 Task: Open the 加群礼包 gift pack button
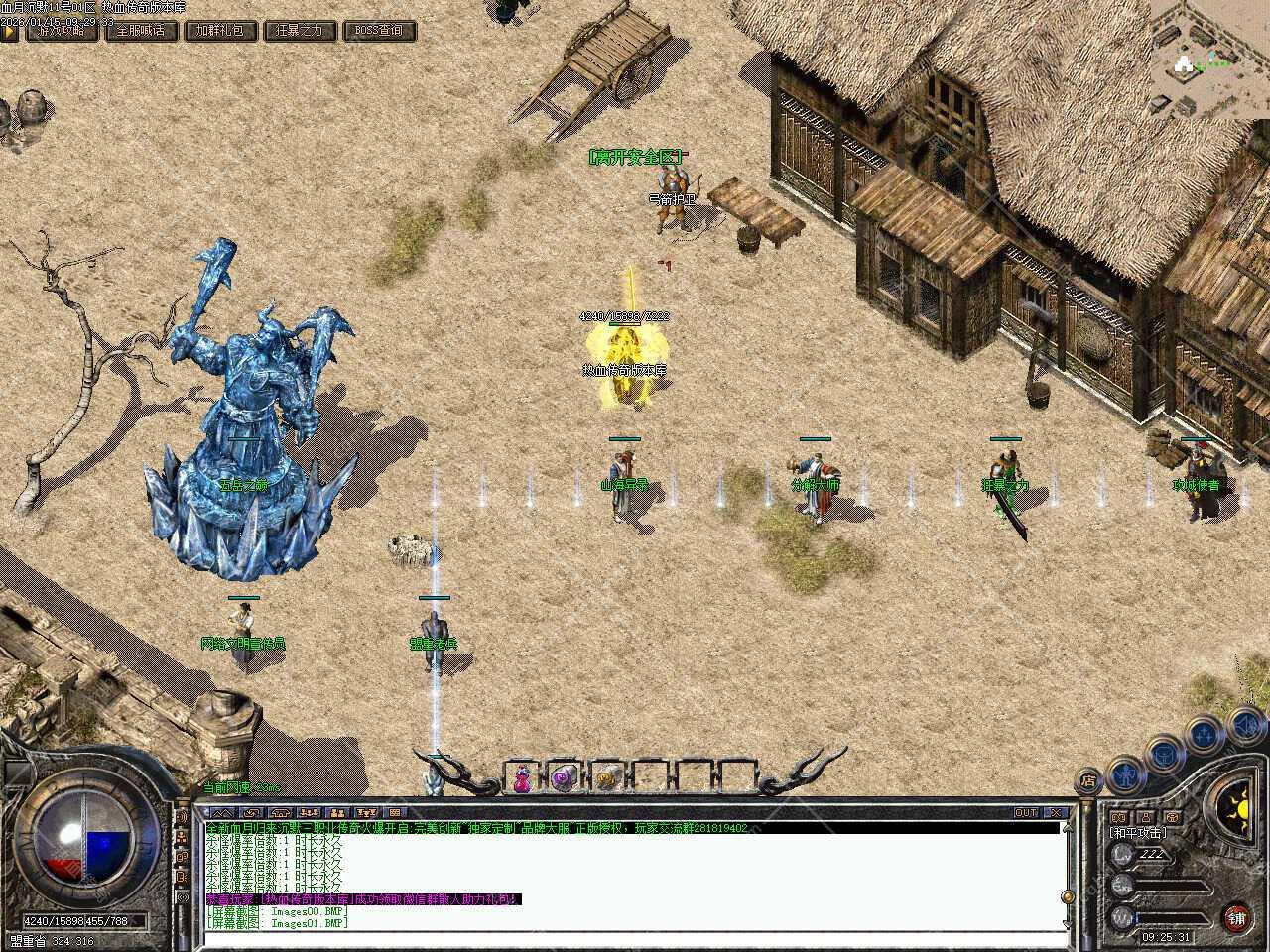pyautogui.click(x=219, y=31)
